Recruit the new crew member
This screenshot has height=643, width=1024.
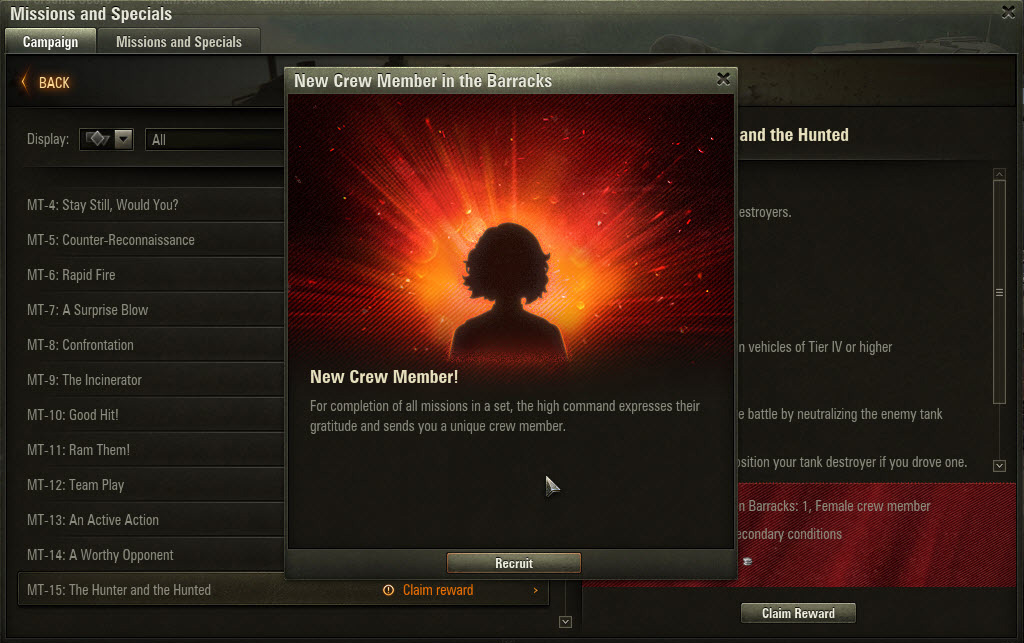point(513,563)
